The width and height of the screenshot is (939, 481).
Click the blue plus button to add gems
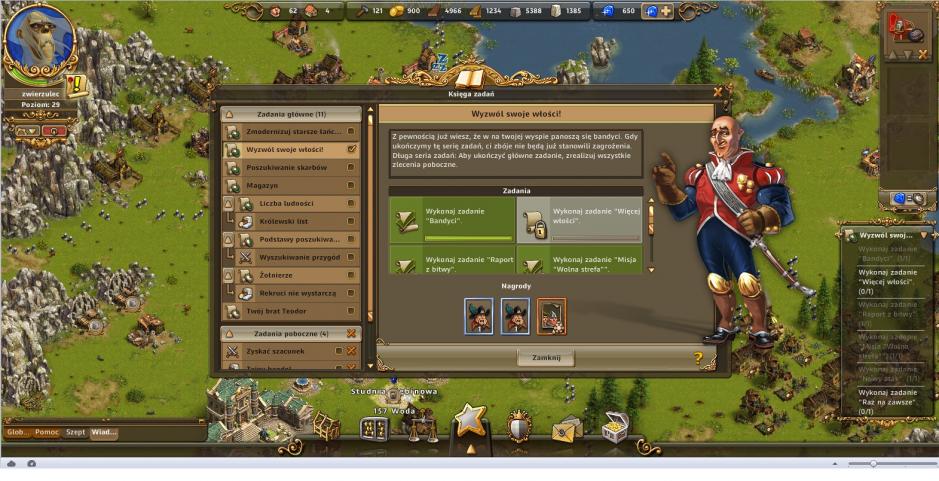pyautogui.click(x=665, y=11)
